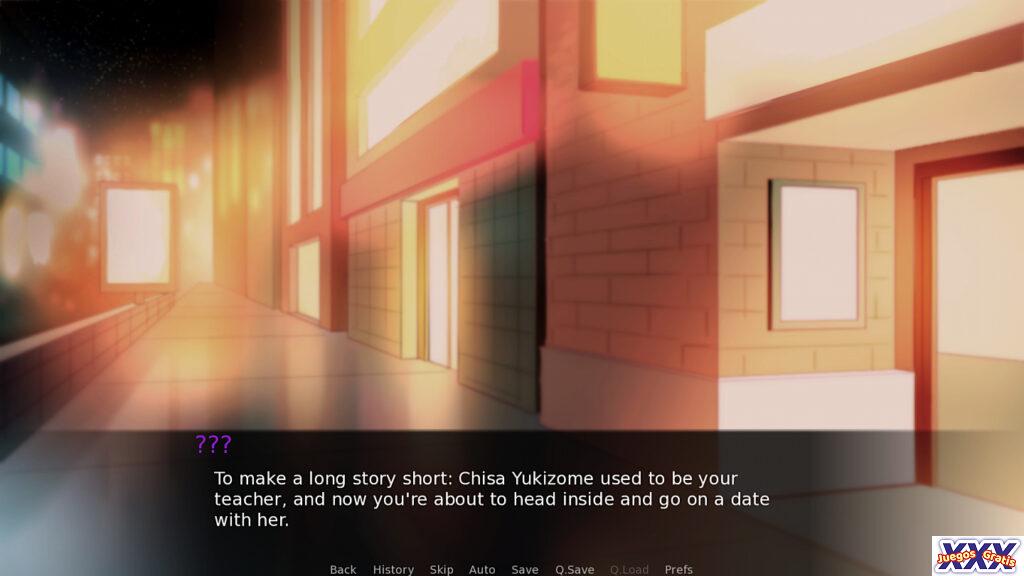Toggle Auto-advance for dialogue
The height and width of the screenshot is (576, 1024).
pyautogui.click(x=482, y=569)
